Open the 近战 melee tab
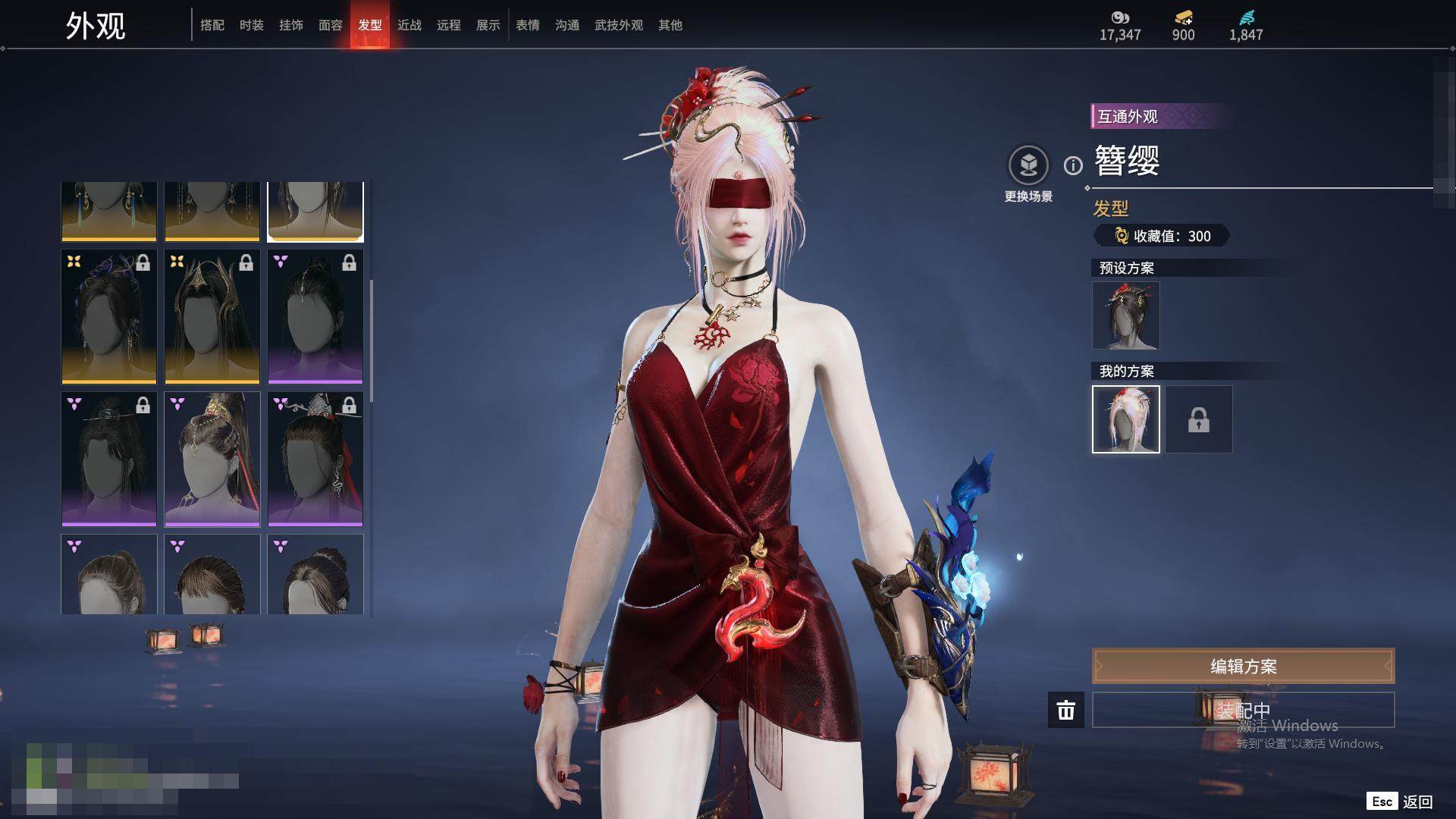The image size is (1456, 819). pos(409,25)
